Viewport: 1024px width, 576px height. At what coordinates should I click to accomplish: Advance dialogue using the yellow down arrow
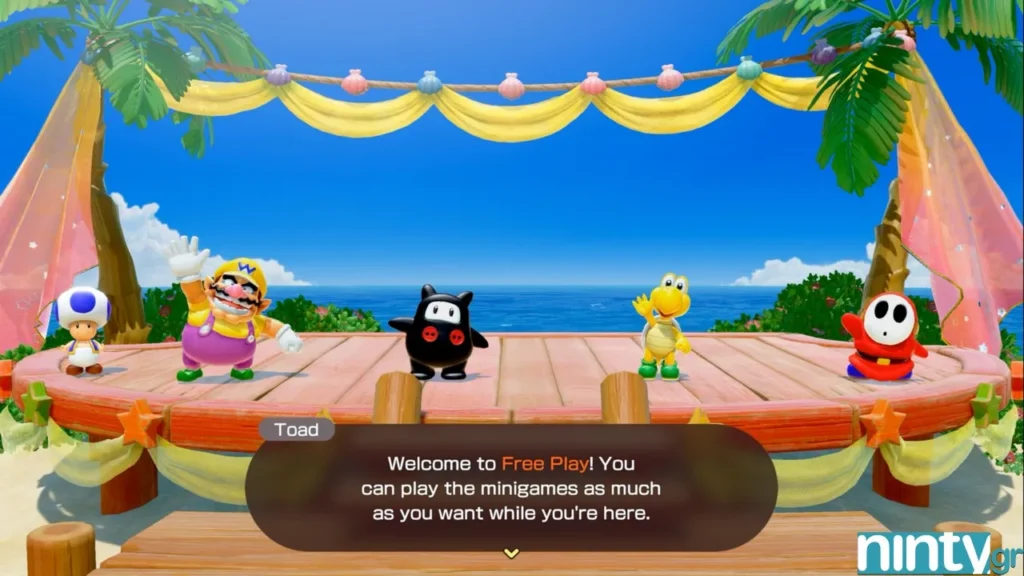(x=511, y=552)
